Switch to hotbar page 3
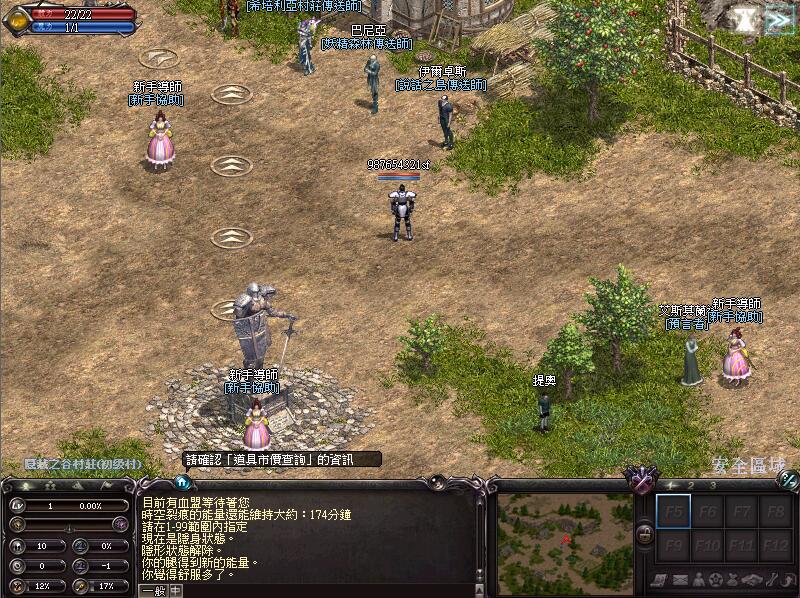This screenshot has width=800, height=598. (714, 485)
